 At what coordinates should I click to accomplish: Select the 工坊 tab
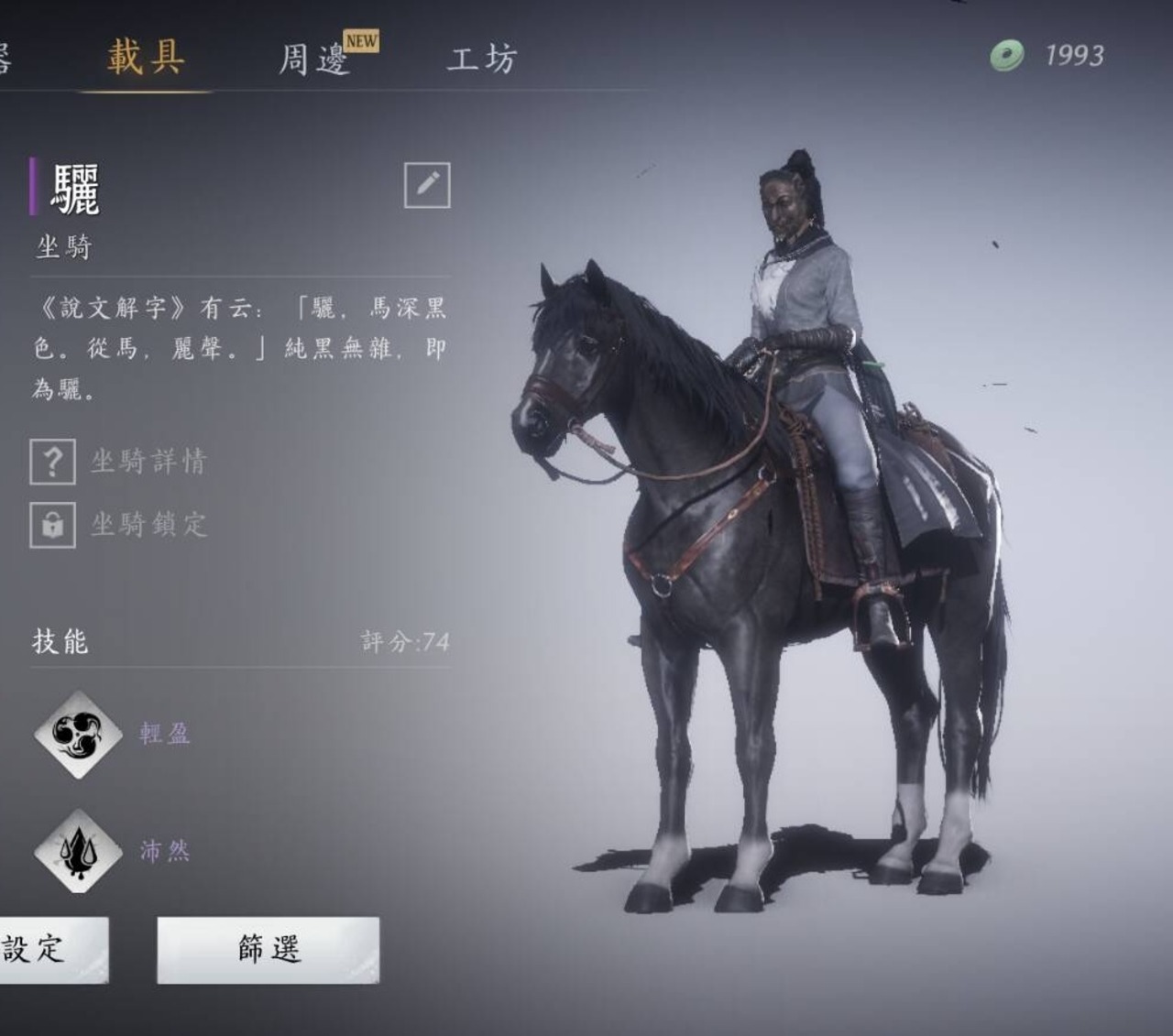click(x=482, y=60)
